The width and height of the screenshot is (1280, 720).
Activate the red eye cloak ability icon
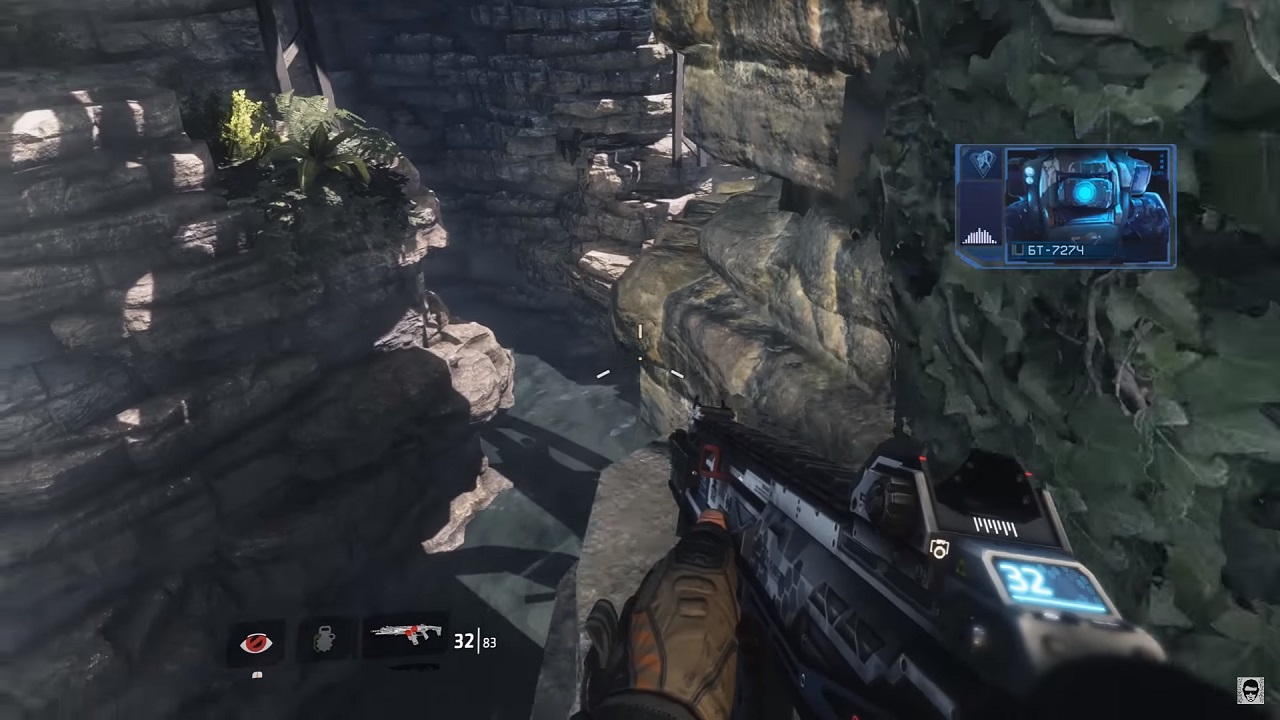click(256, 642)
